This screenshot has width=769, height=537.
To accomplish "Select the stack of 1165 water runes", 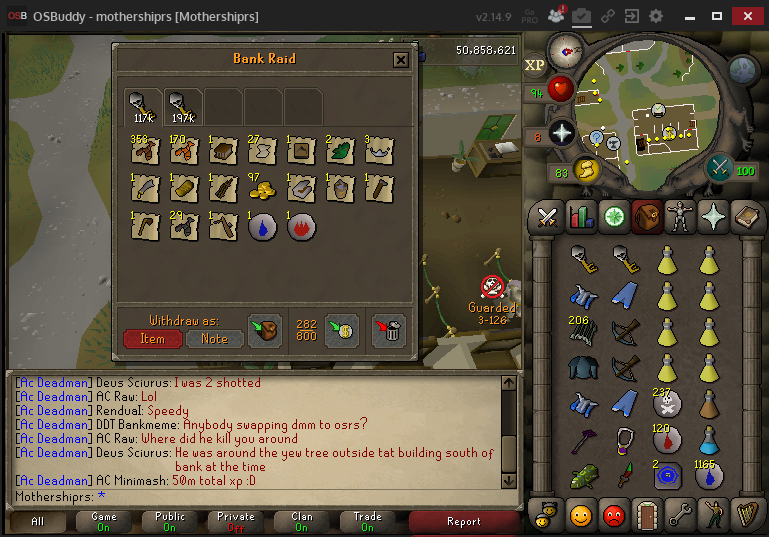I will click(709, 474).
